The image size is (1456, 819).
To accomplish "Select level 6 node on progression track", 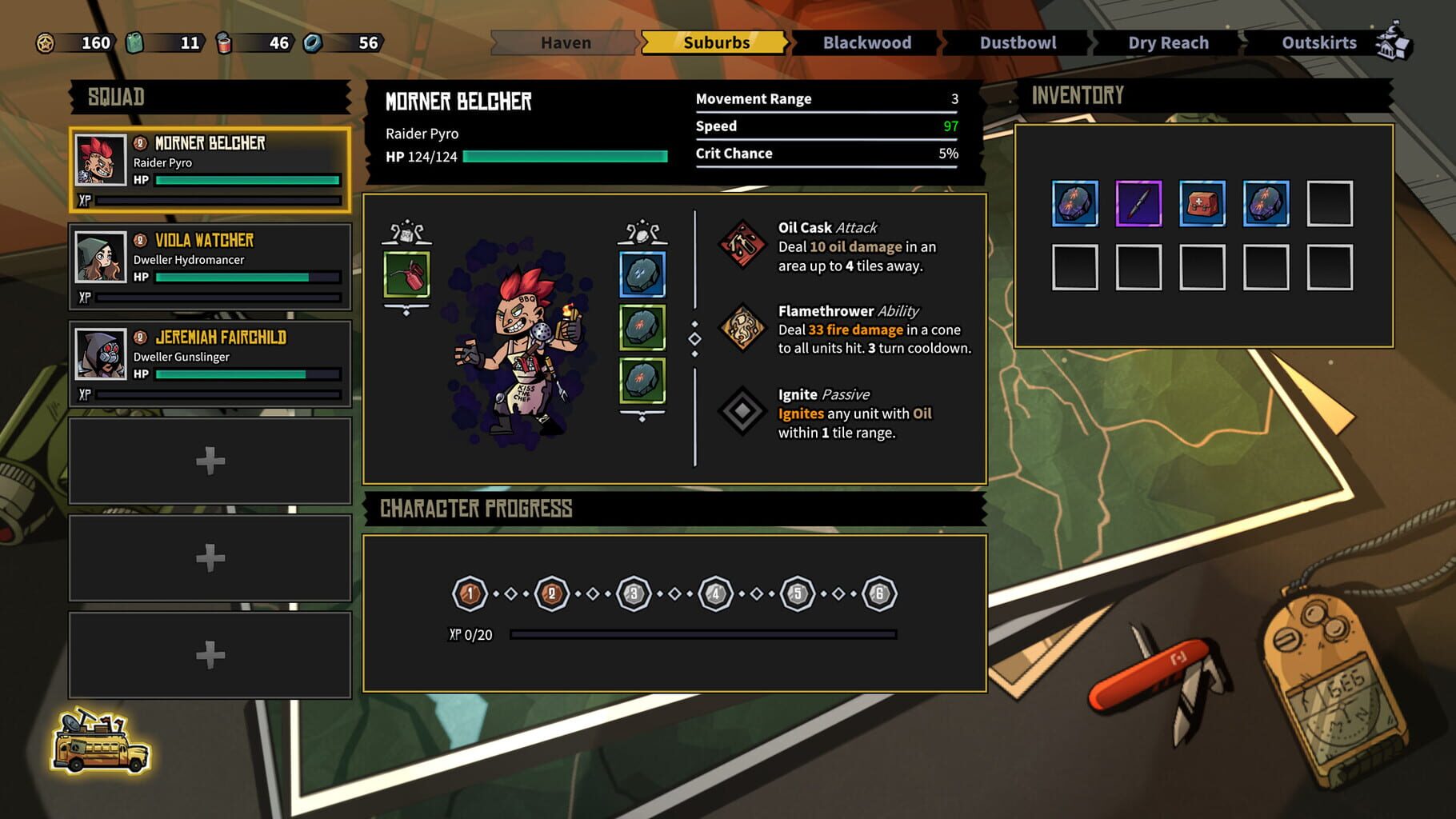I will pos(879,593).
